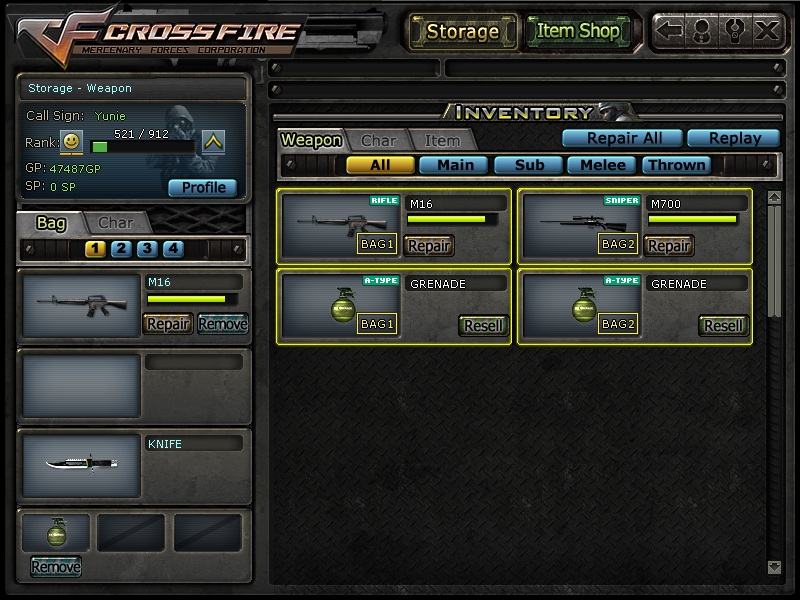Repair All weapons
Viewport: 800px width, 600px height.
pyautogui.click(x=620, y=138)
